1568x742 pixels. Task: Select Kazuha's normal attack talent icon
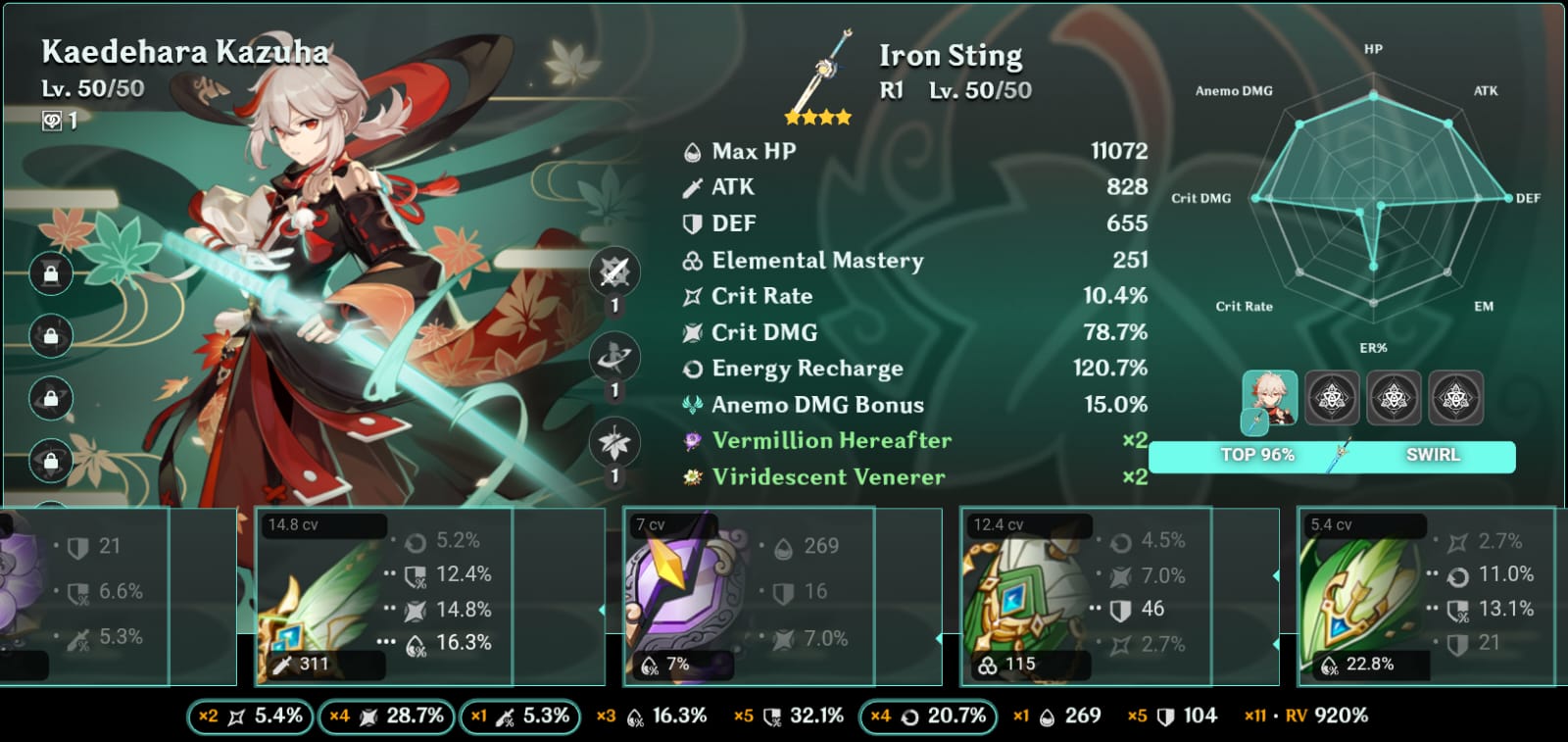(x=614, y=272)
